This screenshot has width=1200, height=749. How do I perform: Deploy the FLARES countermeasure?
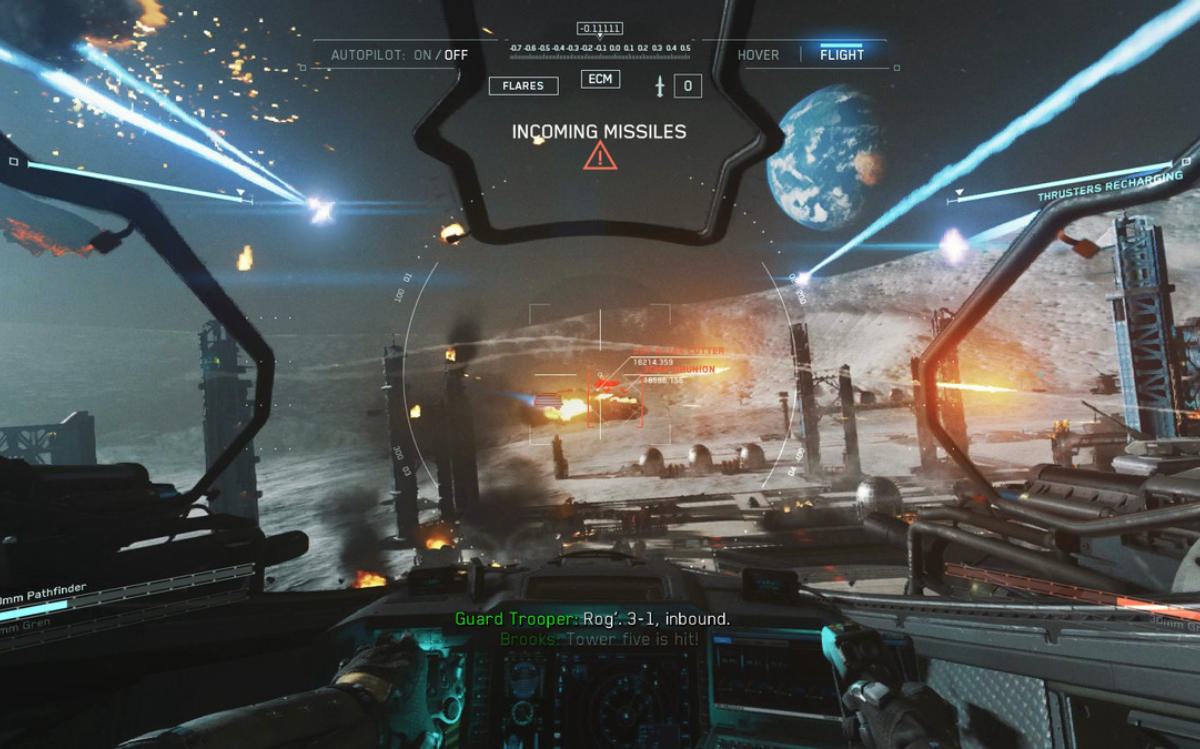coord(523,86)
